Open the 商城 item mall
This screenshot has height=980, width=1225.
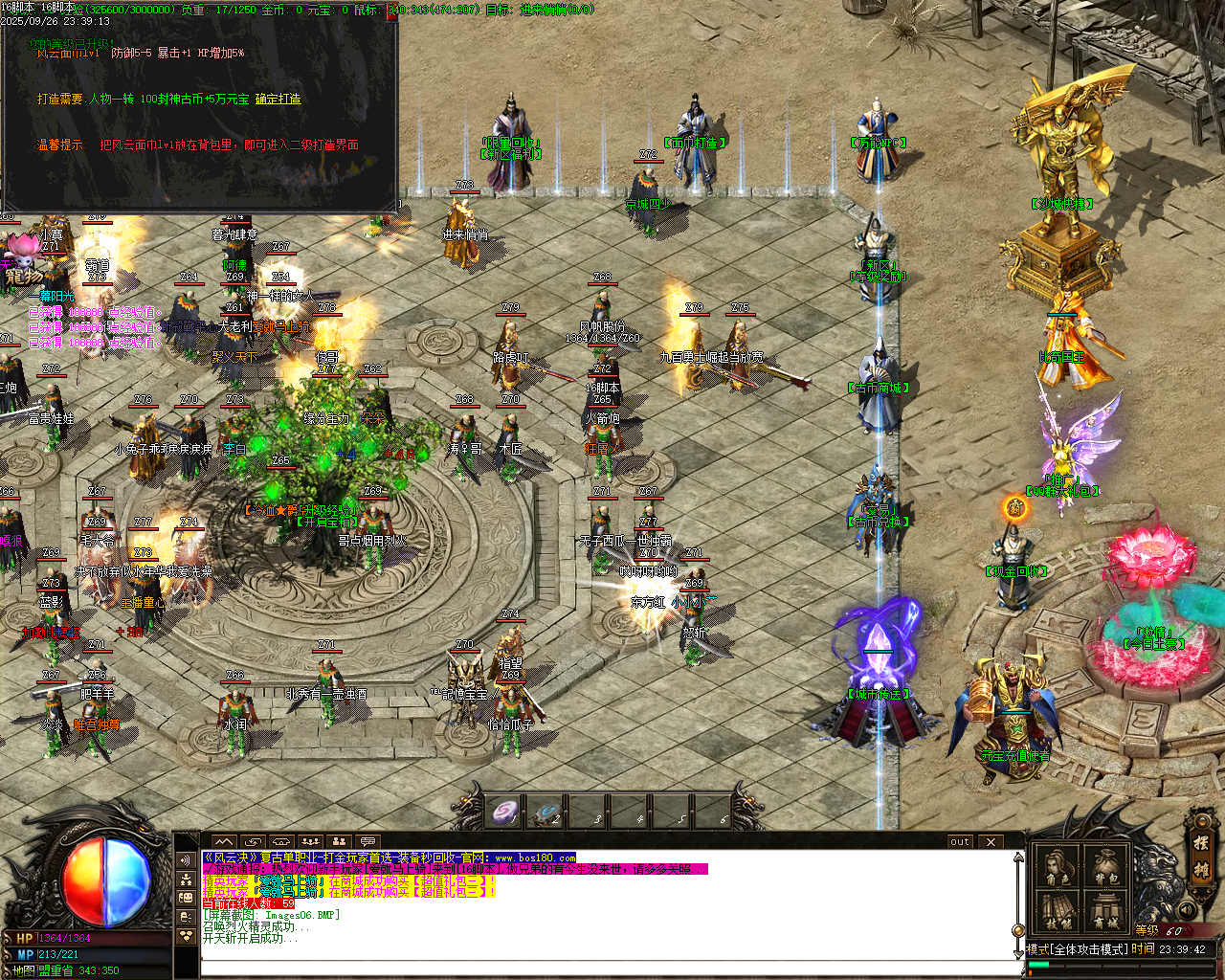point(1105,912)
